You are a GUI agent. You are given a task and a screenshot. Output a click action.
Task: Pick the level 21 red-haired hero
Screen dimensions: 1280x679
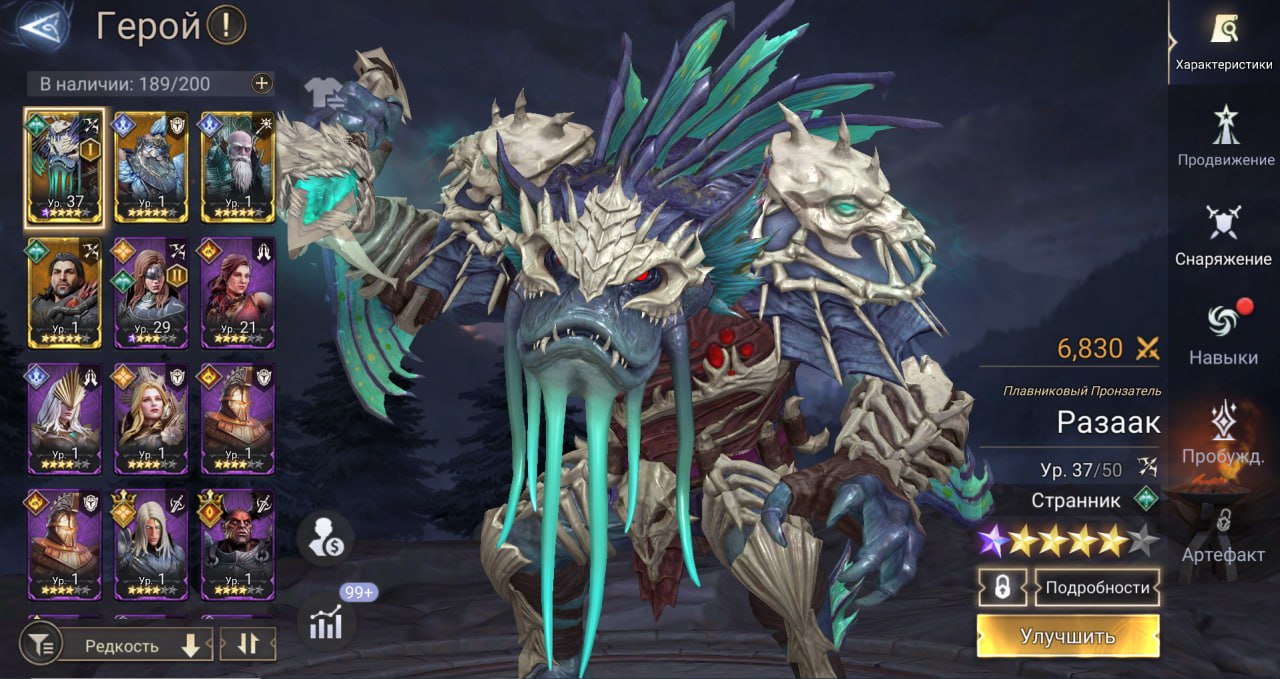tap(238, 292)
